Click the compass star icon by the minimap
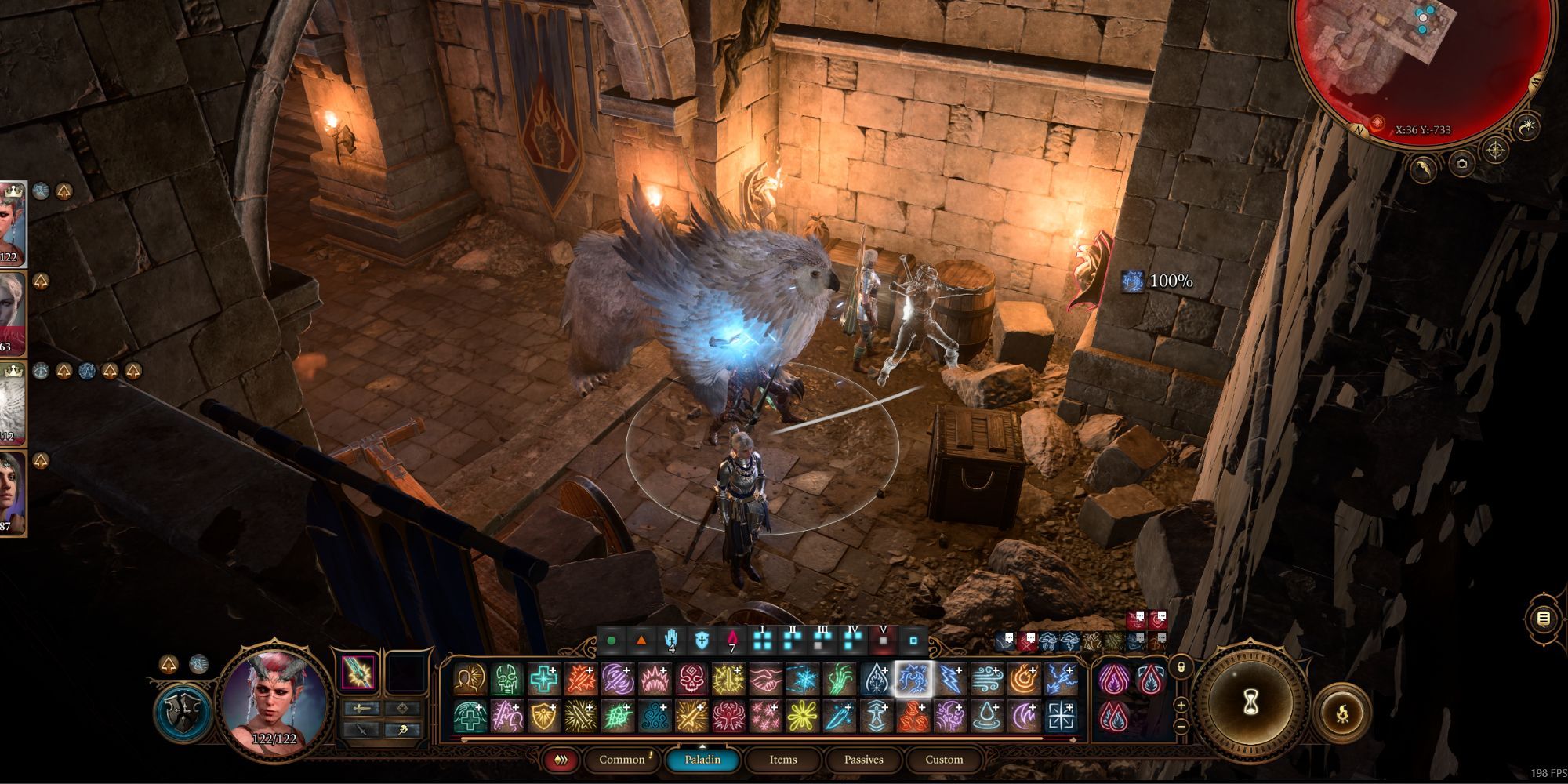Screen dimensions: 1568x784 pos(1495,150)
